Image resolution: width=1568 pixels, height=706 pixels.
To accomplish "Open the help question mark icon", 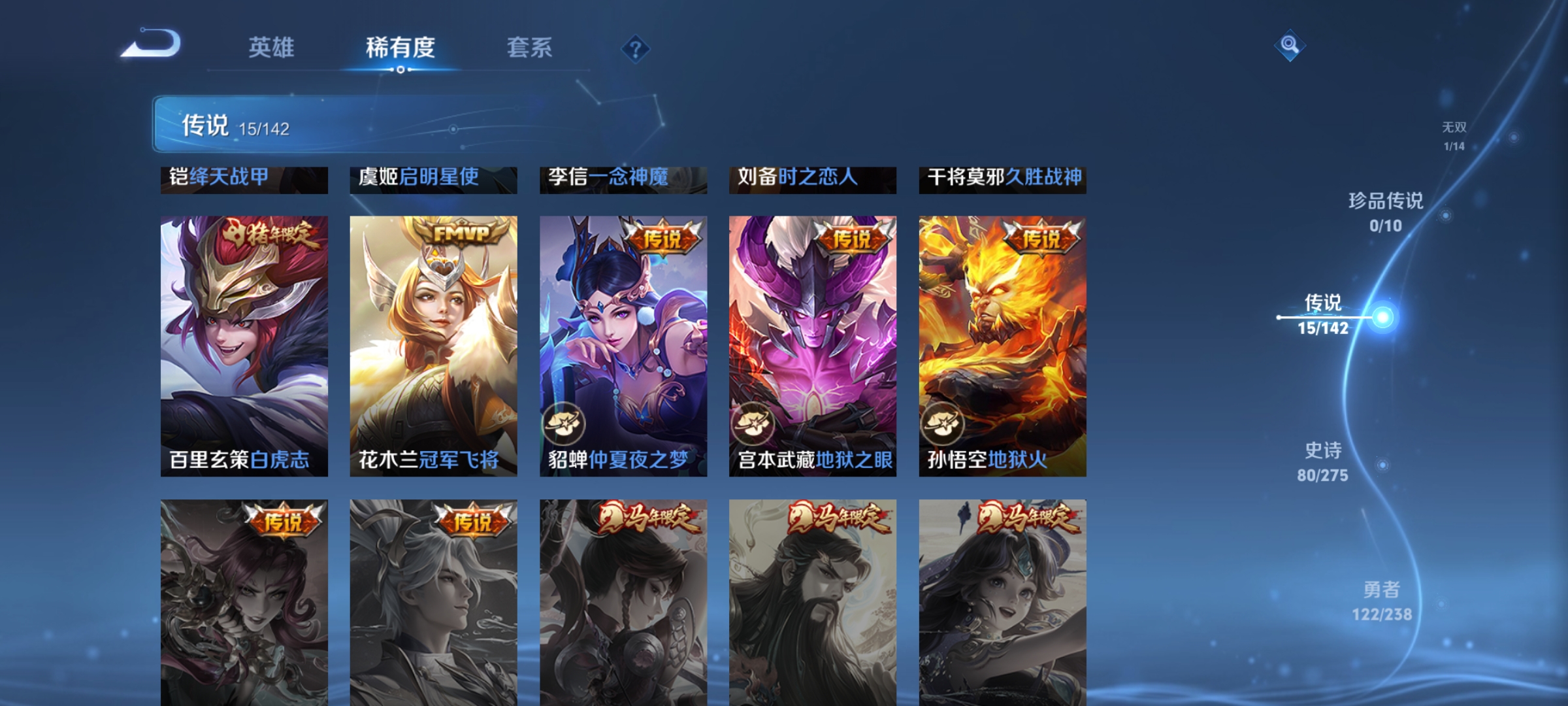I will click(636, 47).
